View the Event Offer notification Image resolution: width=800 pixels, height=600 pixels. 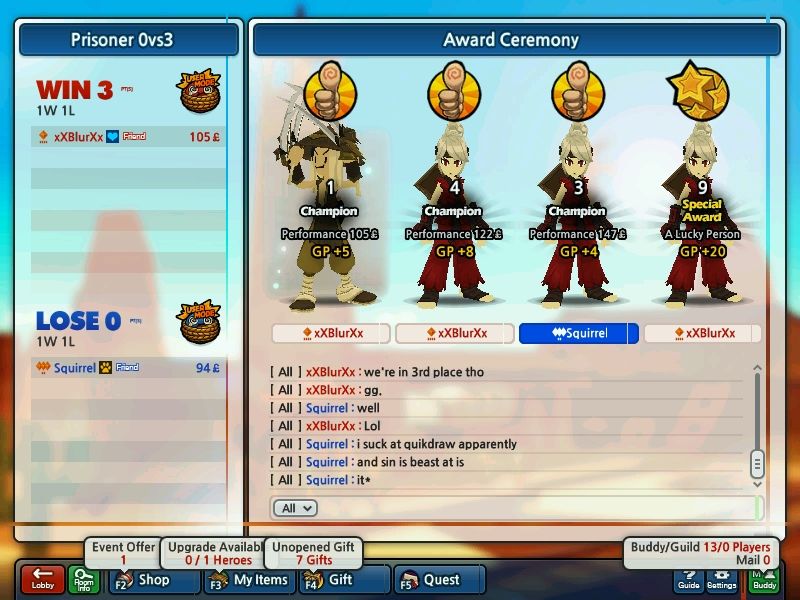pos(124,553)
